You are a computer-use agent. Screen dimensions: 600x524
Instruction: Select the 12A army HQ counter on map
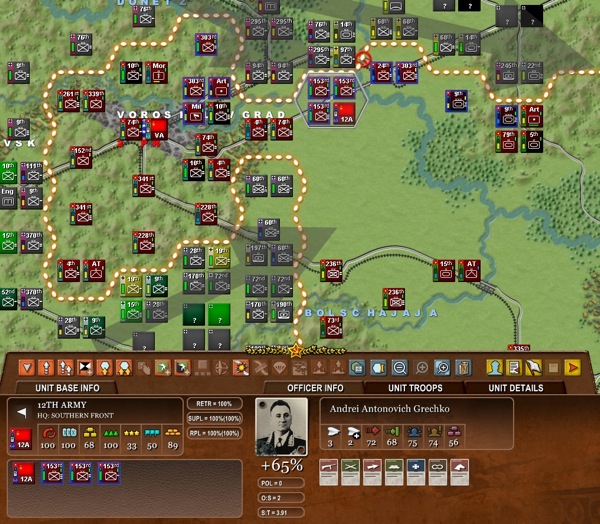tap(343, 113)
